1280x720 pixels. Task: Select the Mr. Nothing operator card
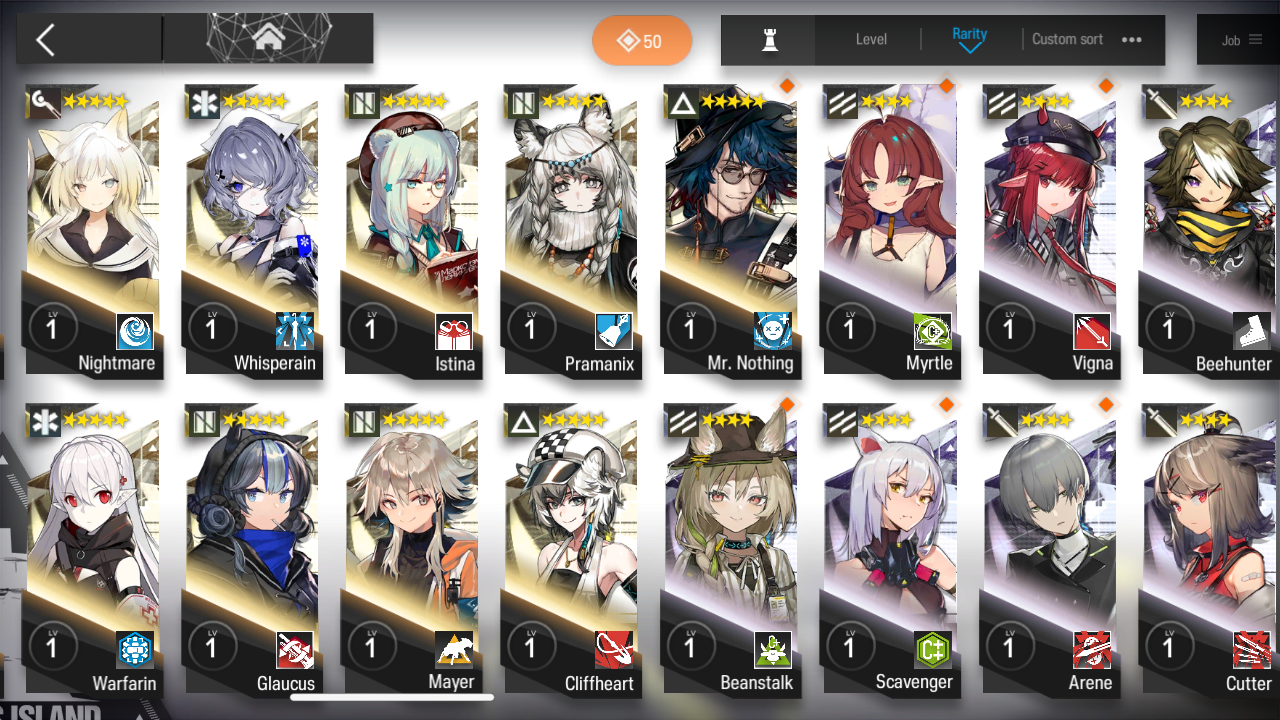(x=731, y=230)
